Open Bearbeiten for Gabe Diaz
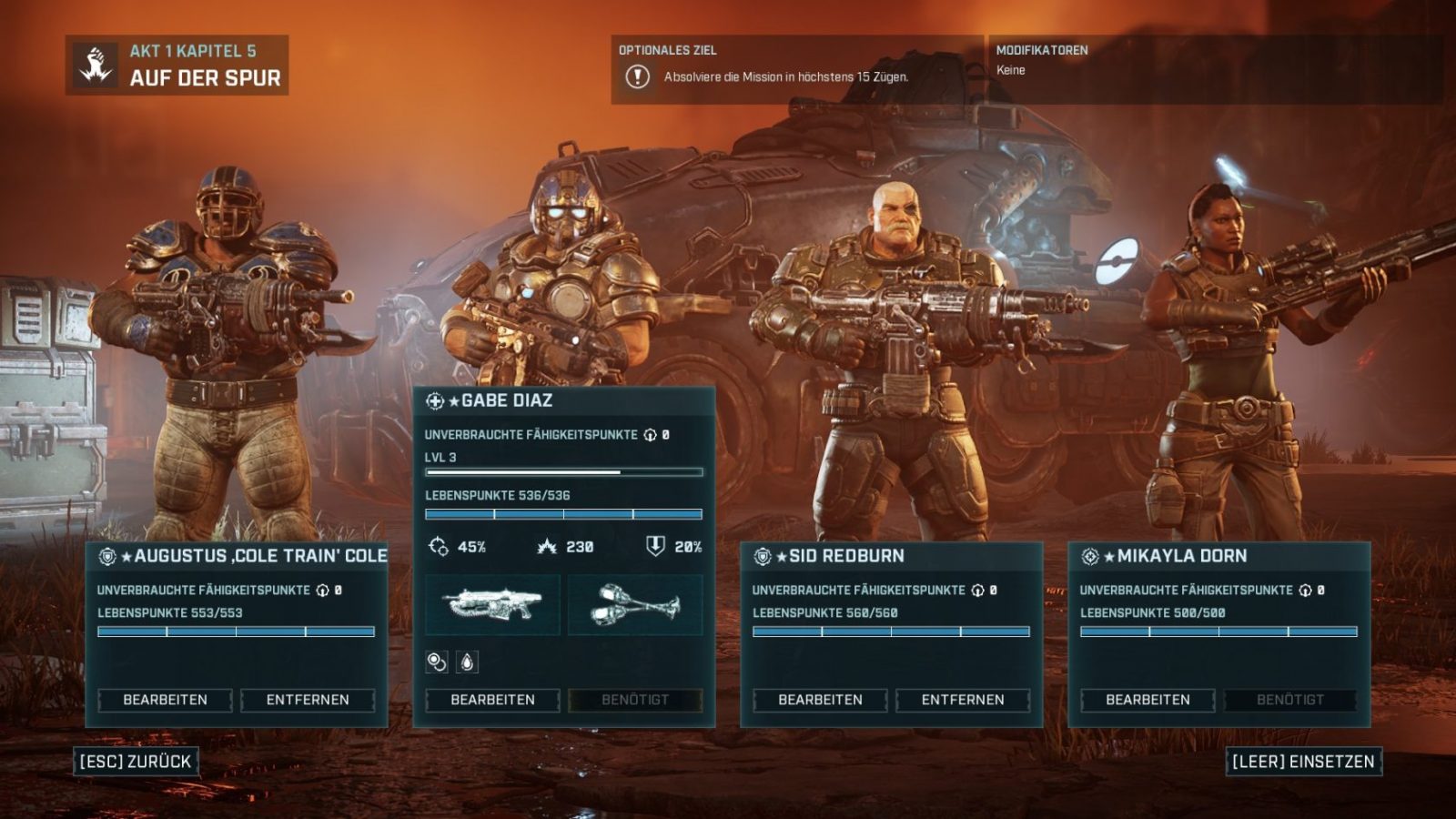Viewport: 1456px width, 819px height. tap(492, 700)
